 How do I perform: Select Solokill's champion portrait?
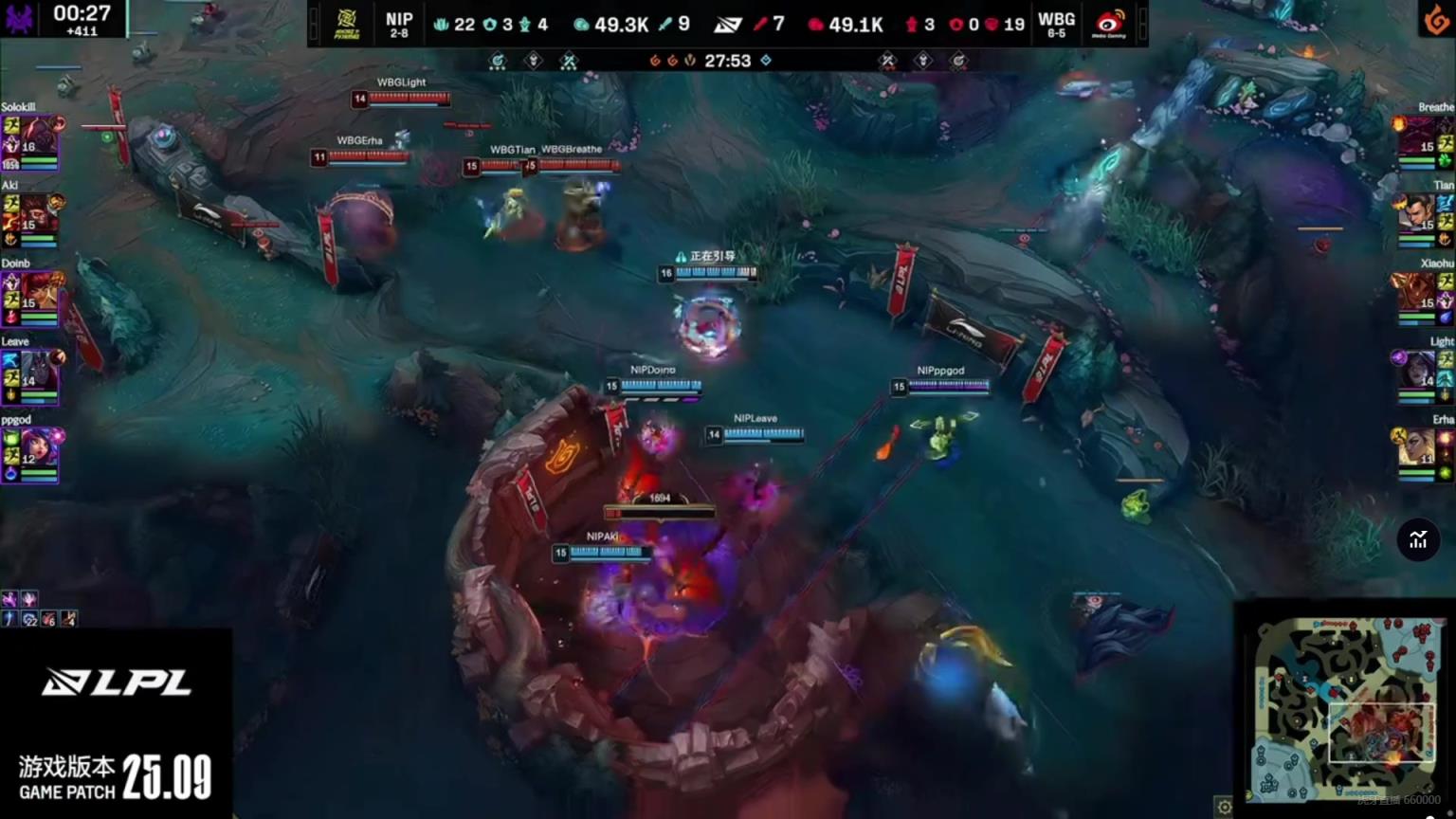click(x=38, y=136)
